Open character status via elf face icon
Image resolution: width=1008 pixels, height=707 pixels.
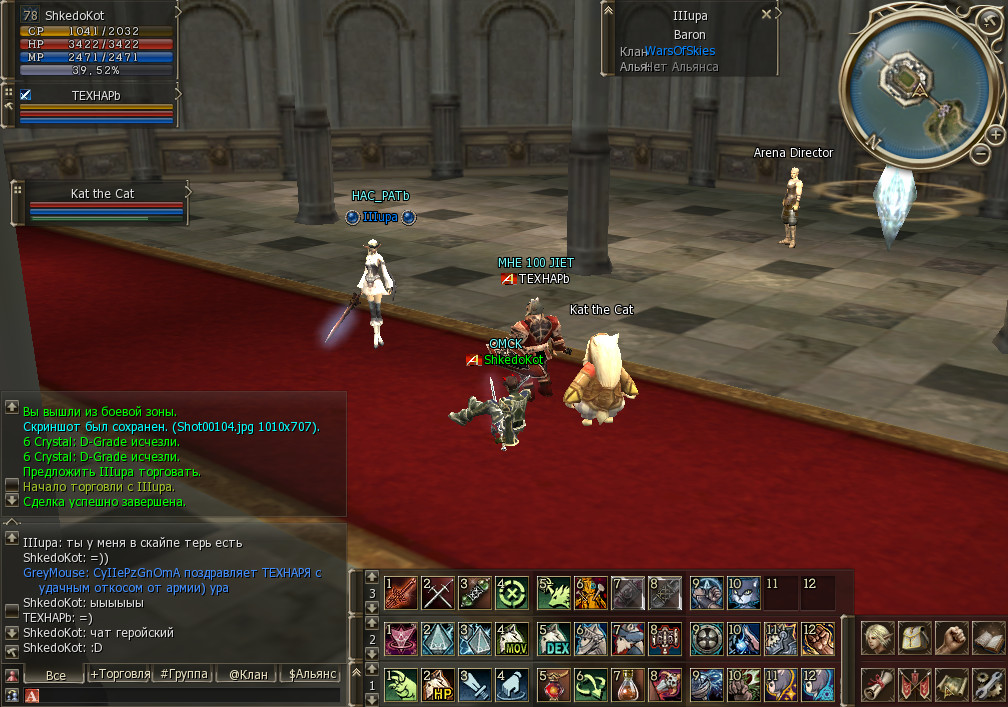point(877,637)
